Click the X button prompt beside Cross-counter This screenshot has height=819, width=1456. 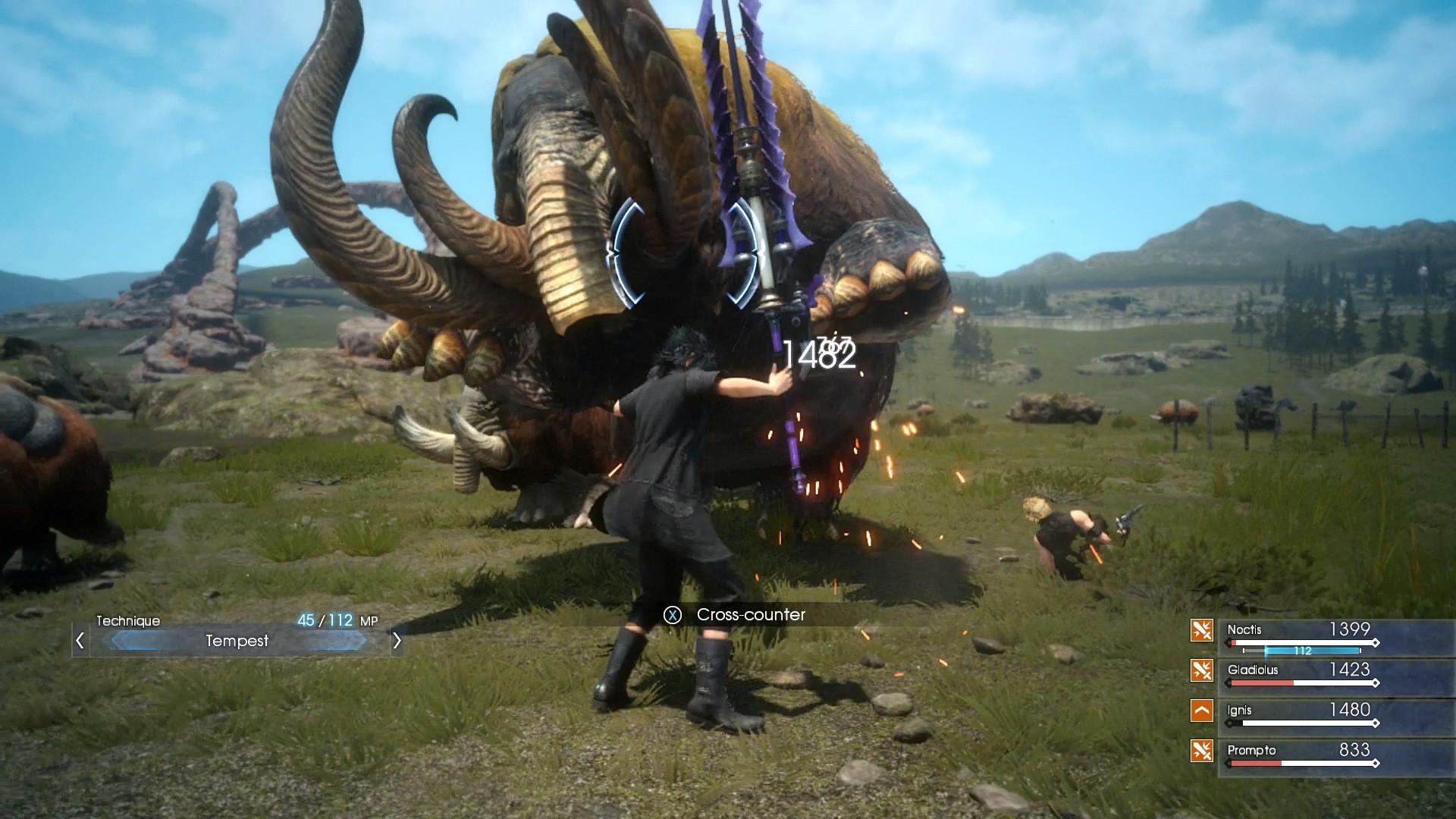pyautogui.click(x=672, y=615)
